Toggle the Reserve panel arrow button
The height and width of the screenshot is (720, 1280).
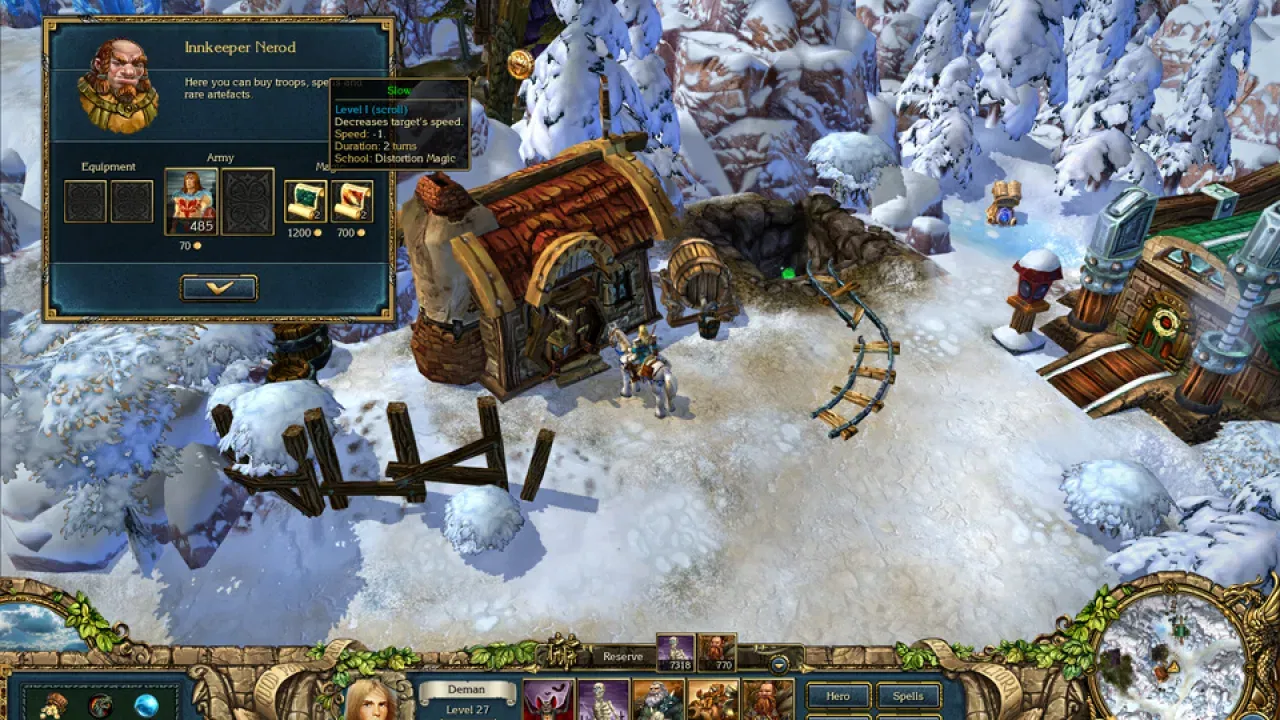point(779,663)
